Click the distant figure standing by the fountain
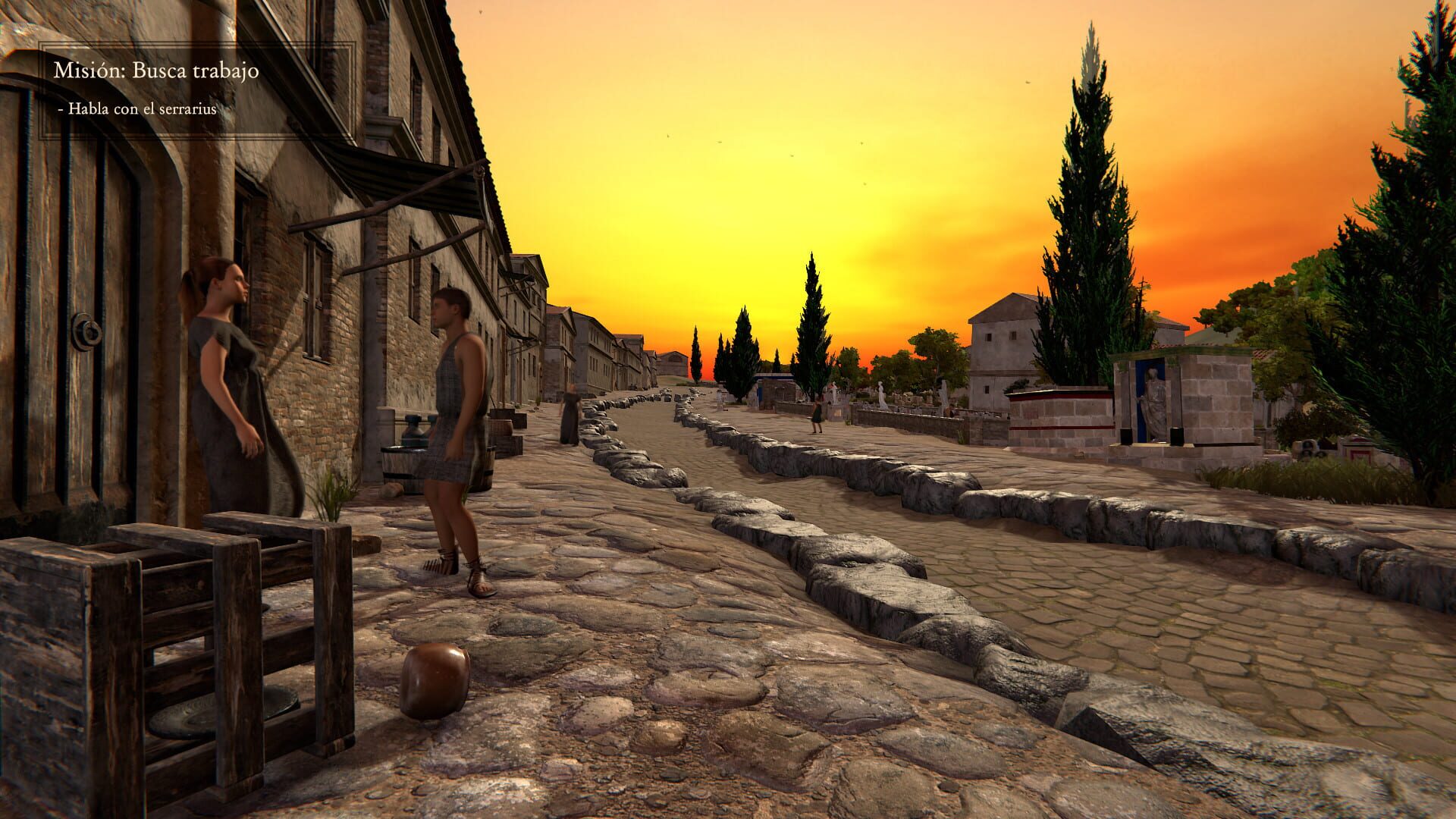1456x819 pixels. [817, 413]
